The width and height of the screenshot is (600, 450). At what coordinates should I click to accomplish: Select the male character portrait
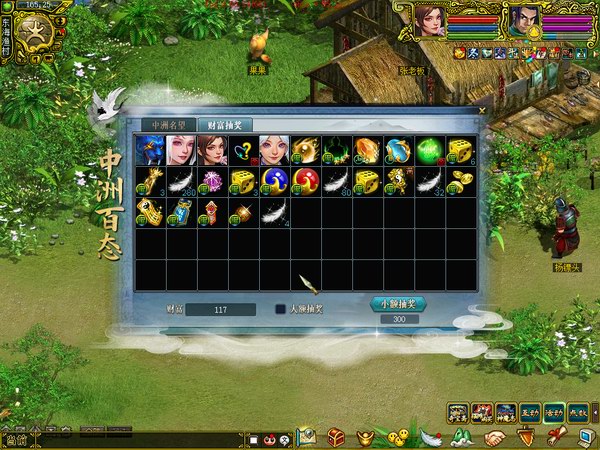click(x=523, y=19)
